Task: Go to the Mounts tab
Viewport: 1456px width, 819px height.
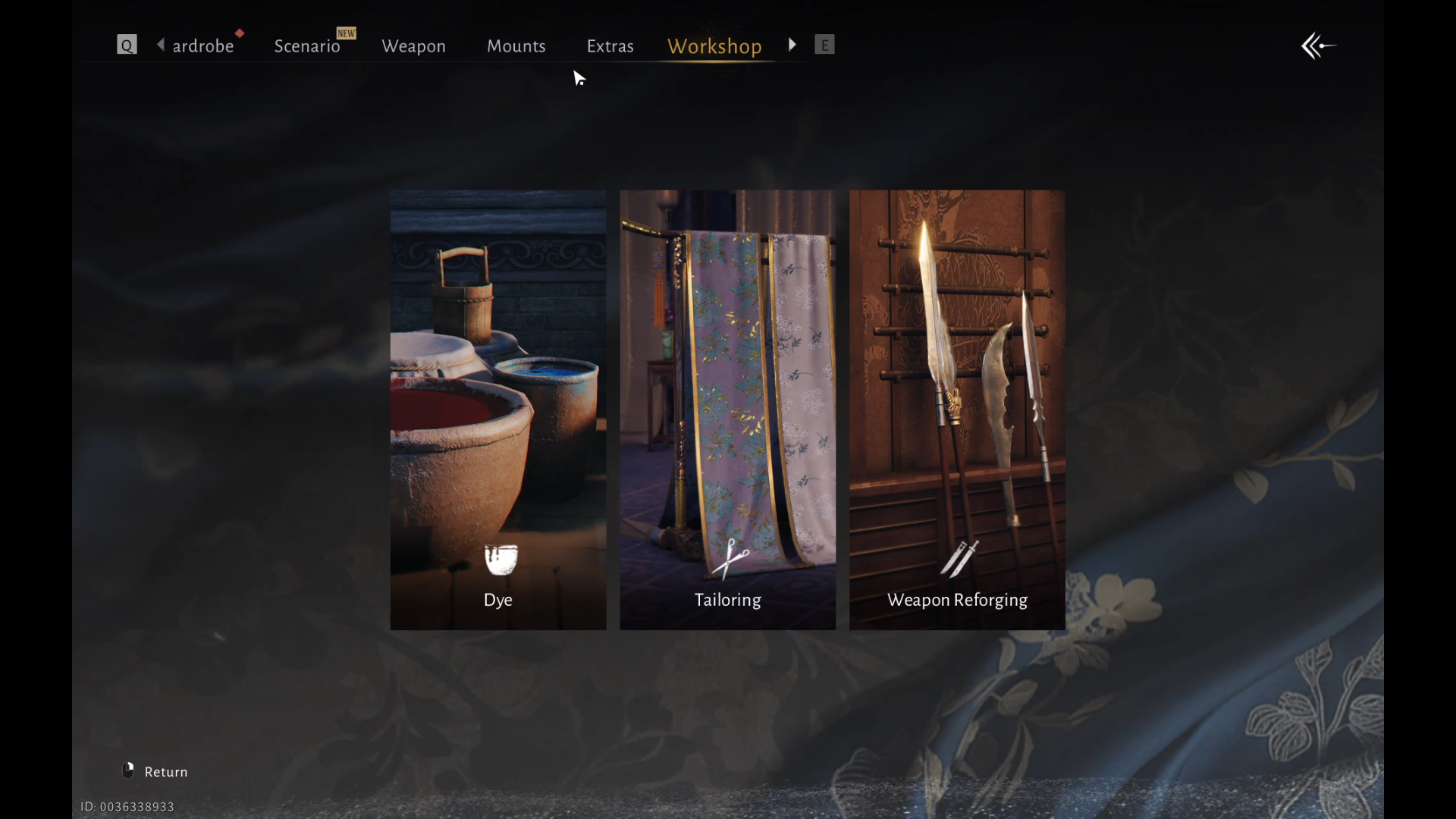Action: [516, 46]
